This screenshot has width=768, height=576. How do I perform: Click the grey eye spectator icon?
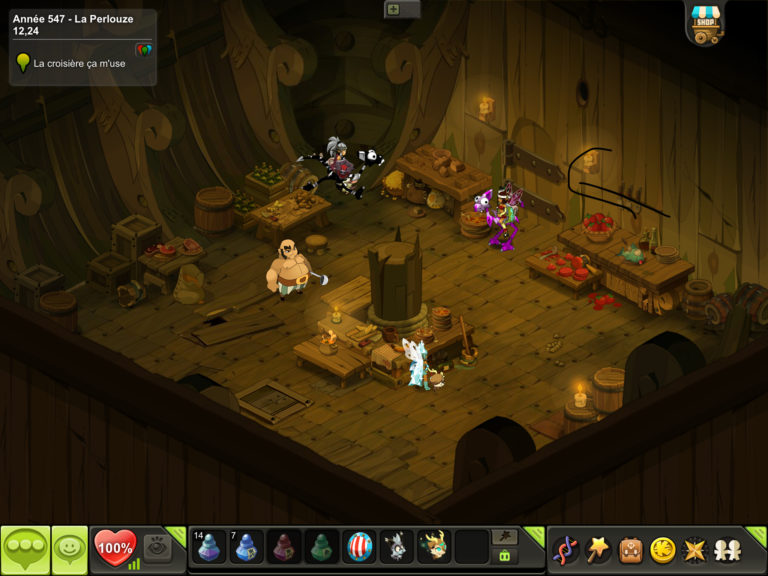tap(157, 546)
